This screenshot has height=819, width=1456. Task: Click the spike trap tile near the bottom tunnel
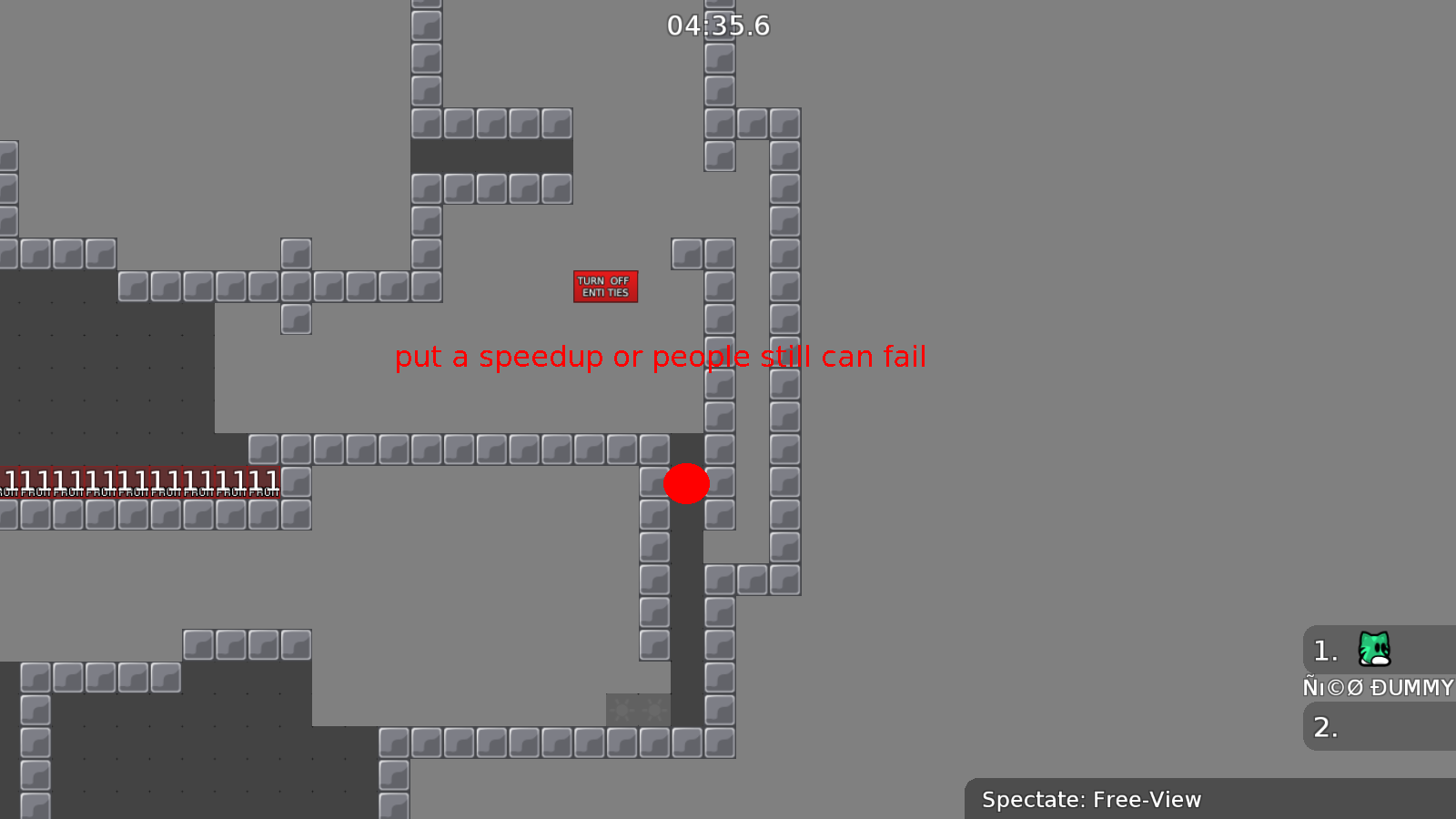pos(637,709)
